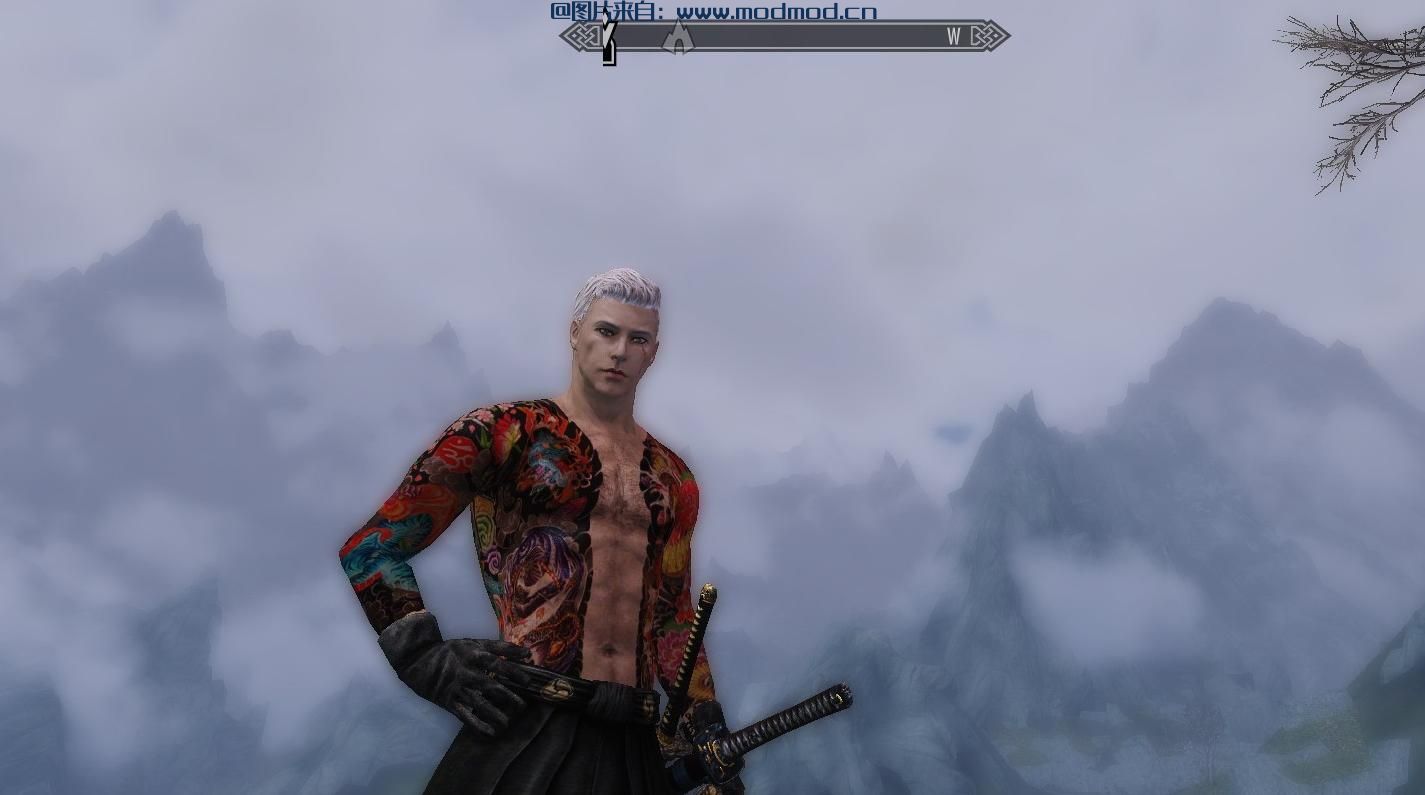Open the www.modmod.cn watermark link
Viewport: 1425px width, 795px height.
point(776,12)
